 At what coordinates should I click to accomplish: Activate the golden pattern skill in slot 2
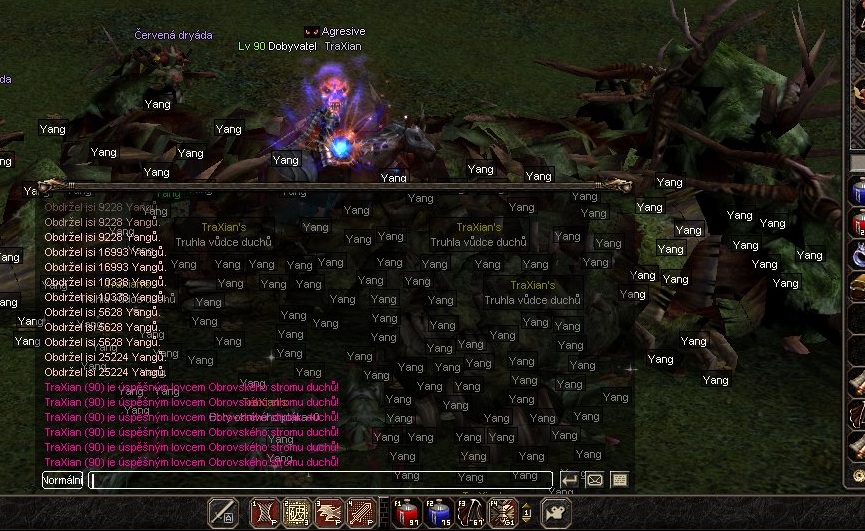tap(296, 513)
